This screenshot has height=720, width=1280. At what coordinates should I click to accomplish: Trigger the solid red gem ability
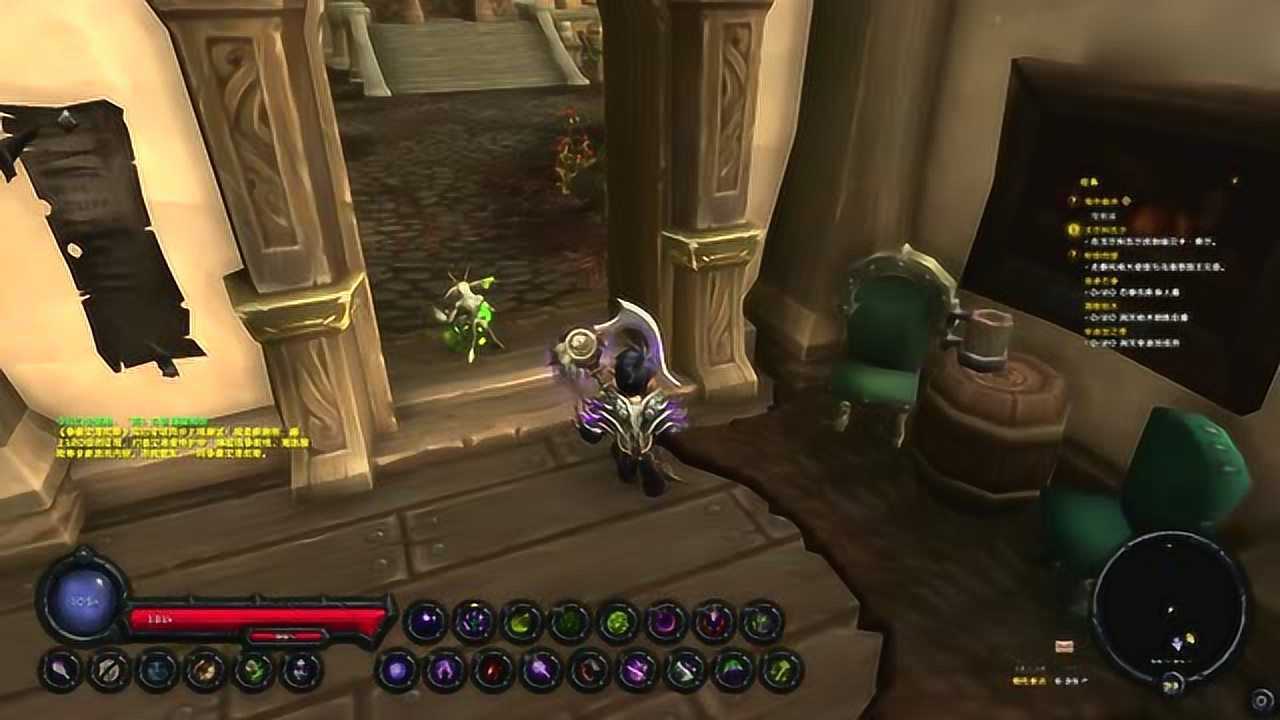click(x=493, y=670)
